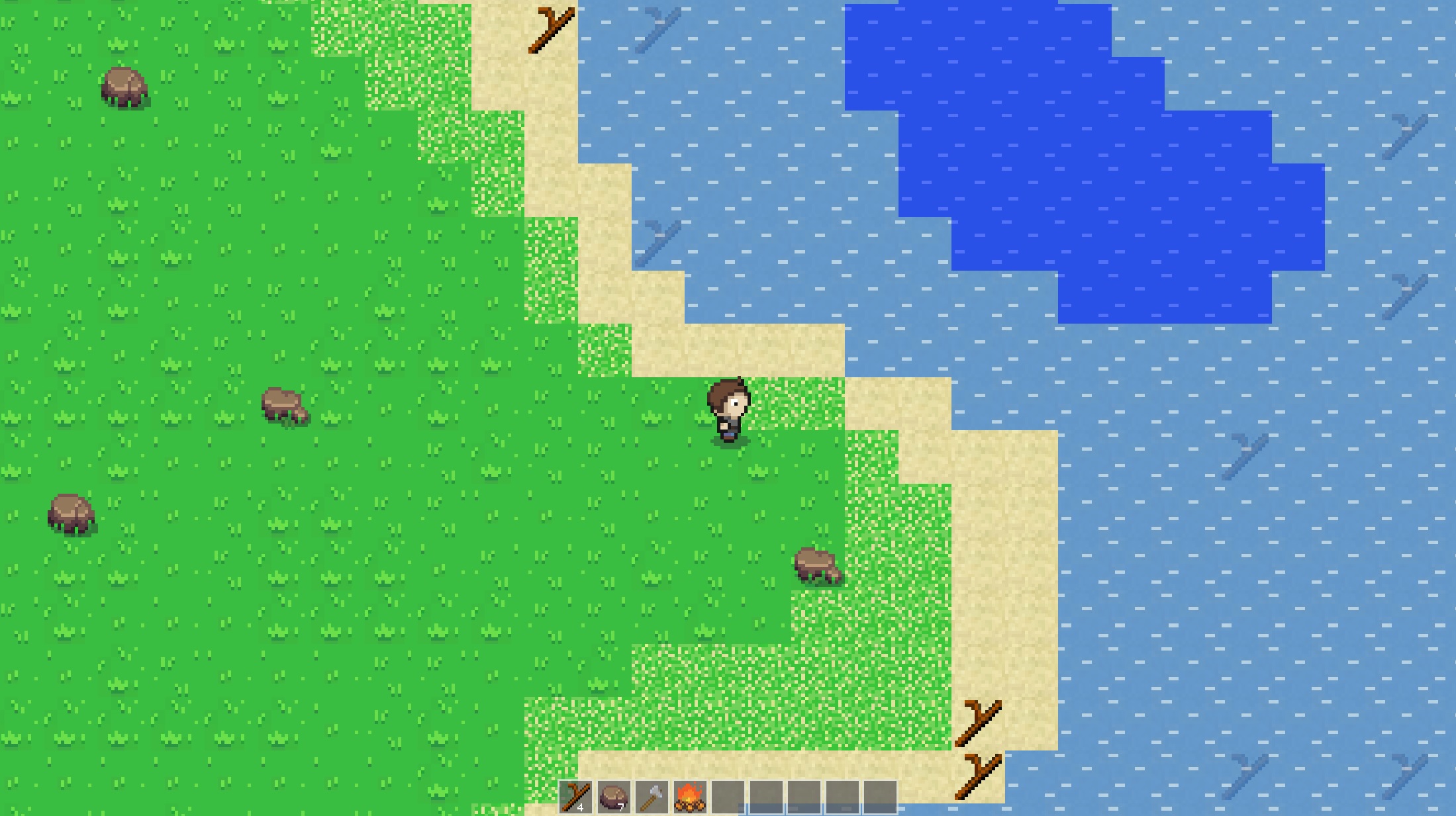Click the stick count badge showing 4
The image size is (1456, 816).
581,807
